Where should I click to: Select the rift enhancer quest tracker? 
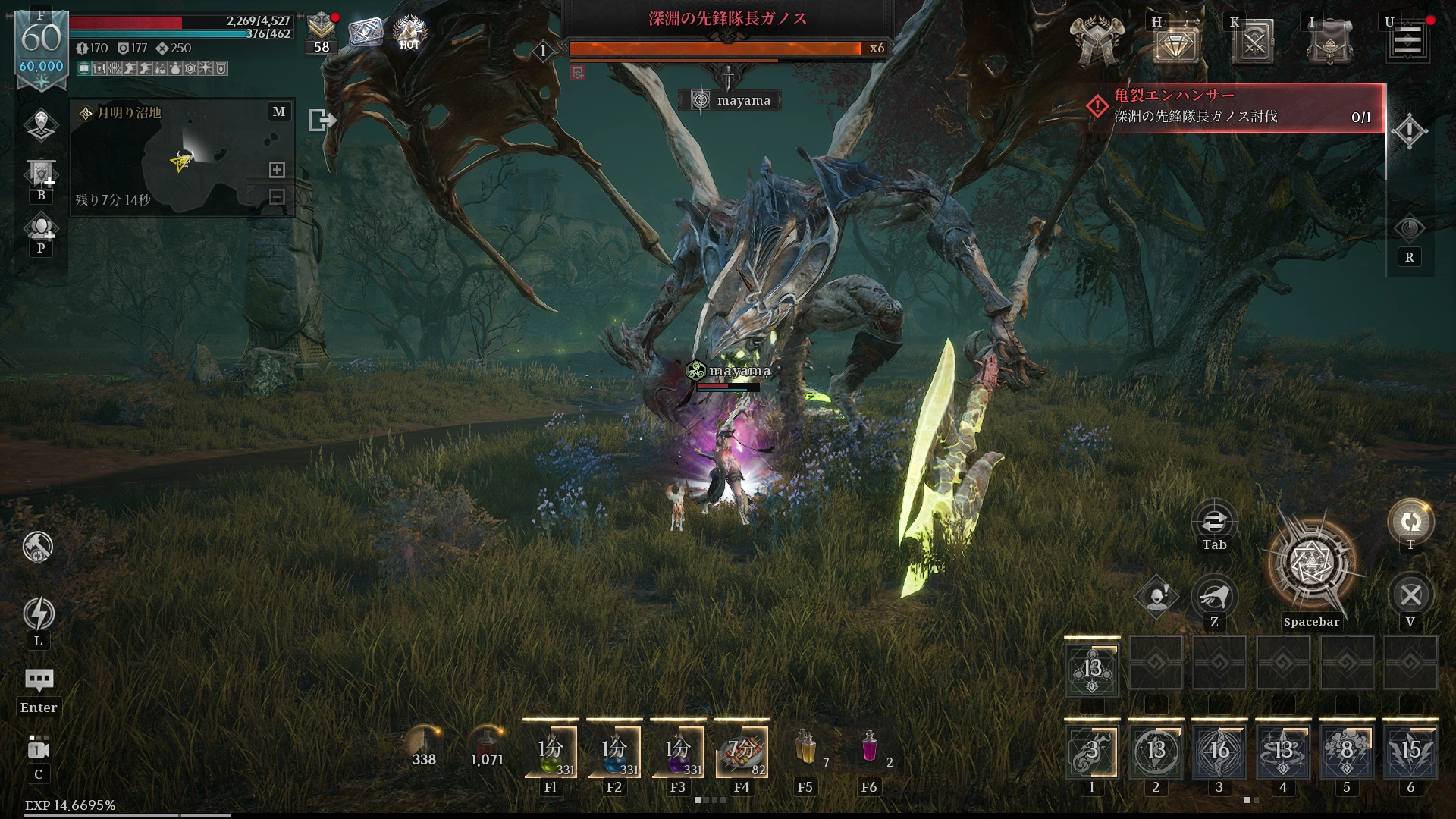point(1232,107)
